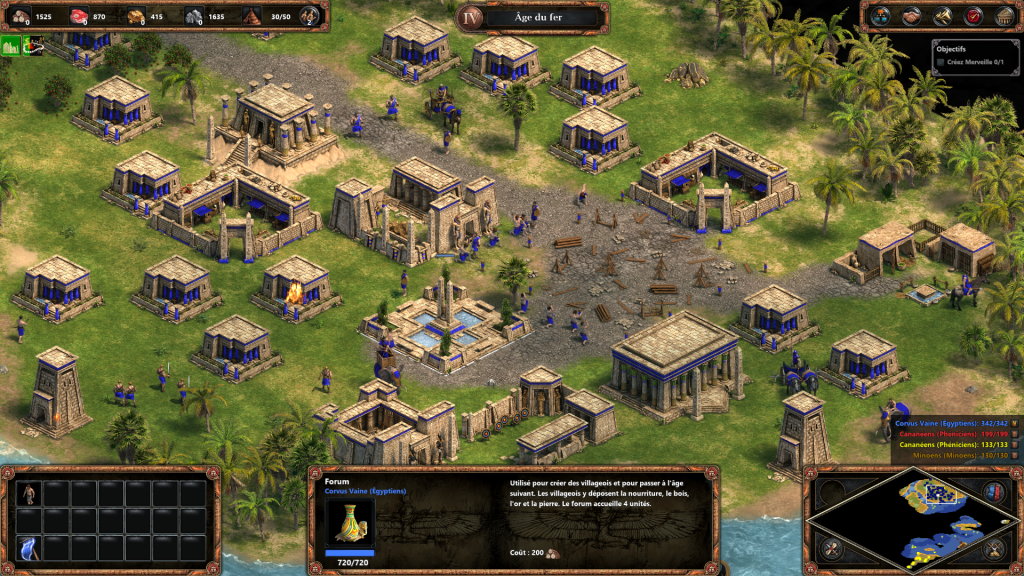Click the icon beside the idle villager button

[33, 45]
